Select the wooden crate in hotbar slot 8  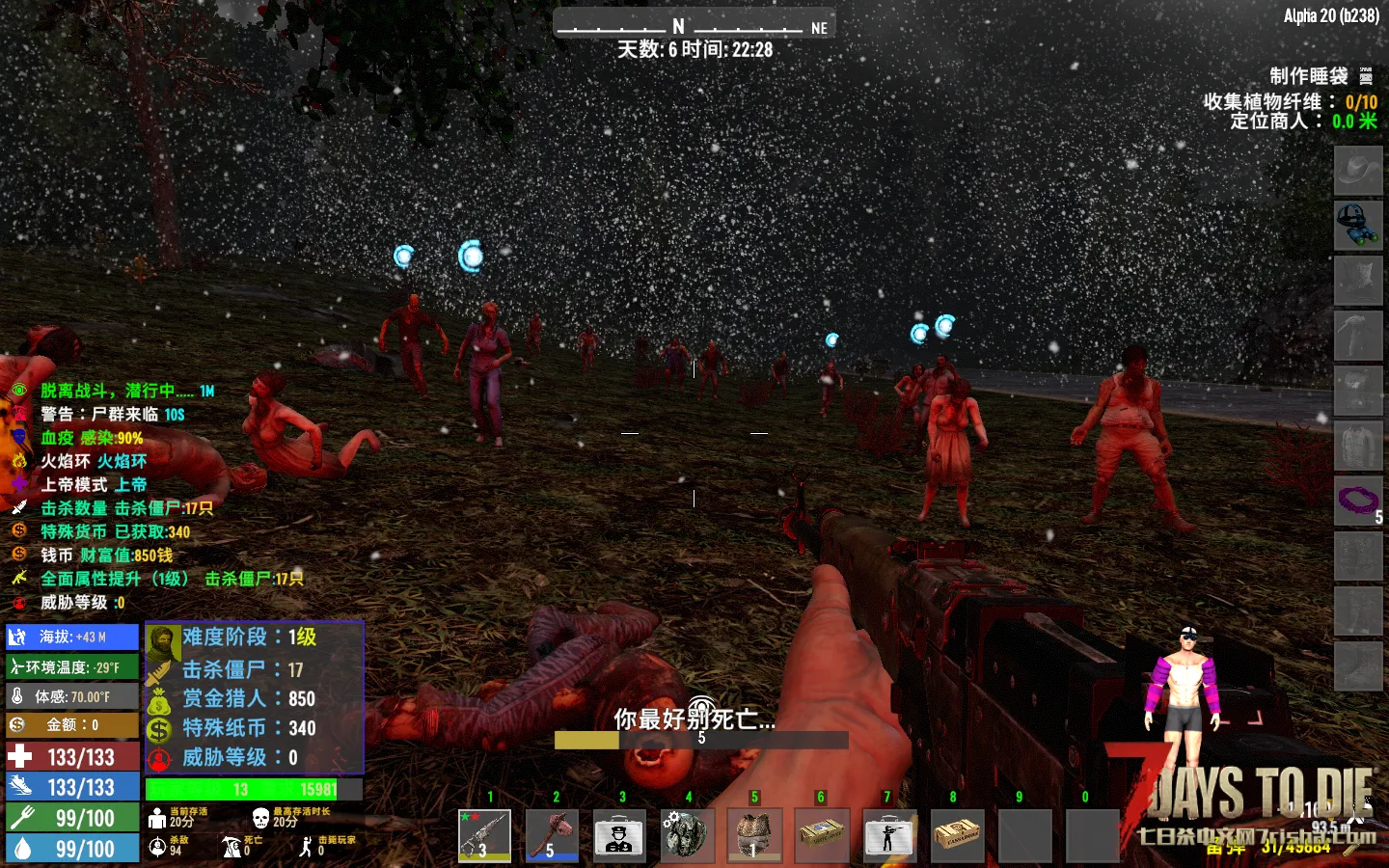956,834
